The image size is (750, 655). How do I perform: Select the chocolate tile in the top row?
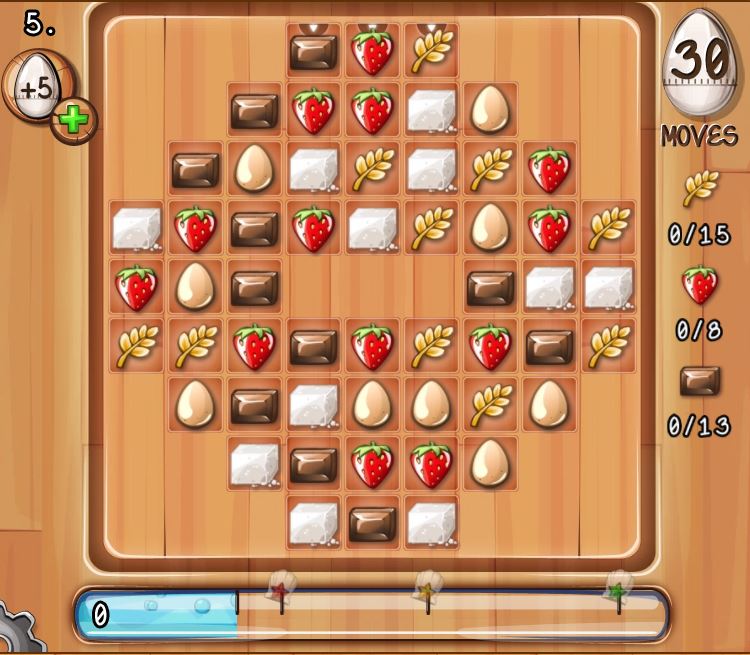click(313, 52)
